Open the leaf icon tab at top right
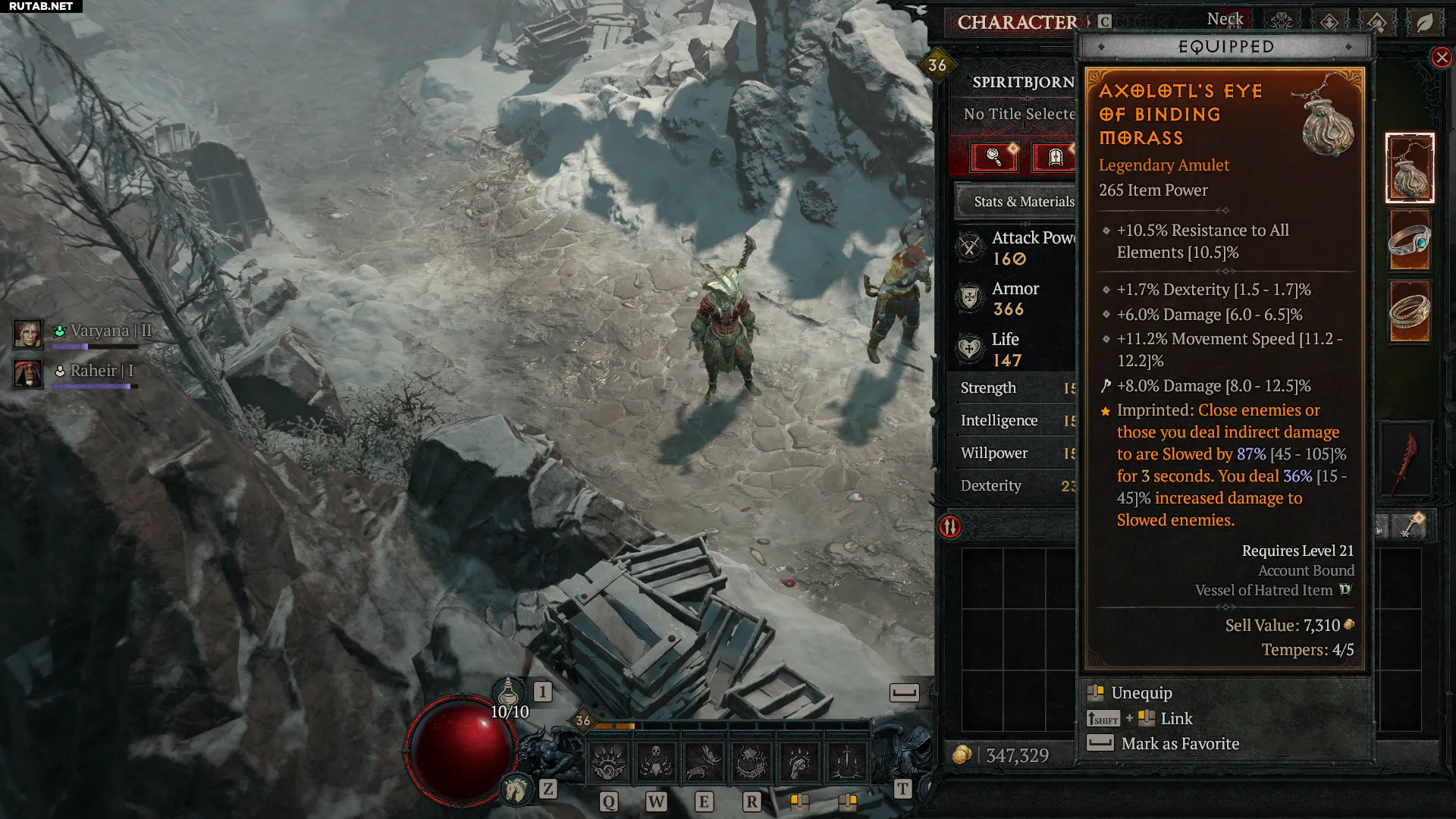This screenshot has height=819, width=1456. coord(1425,23)
